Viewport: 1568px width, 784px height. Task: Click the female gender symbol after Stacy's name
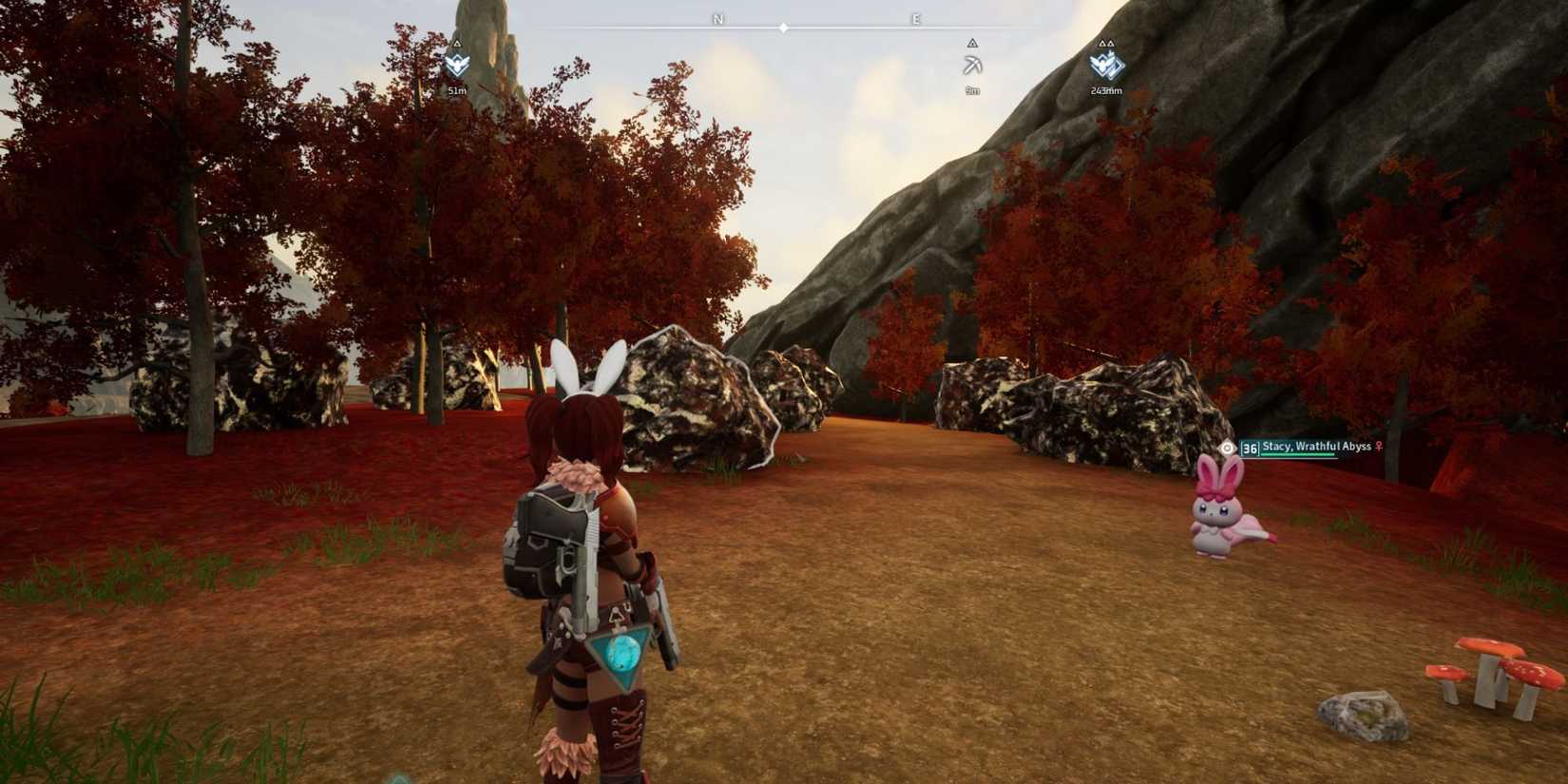point(1379,447)
